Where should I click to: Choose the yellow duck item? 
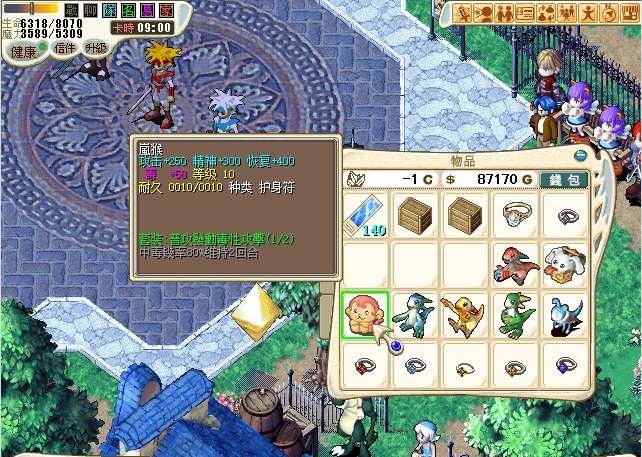point(463,314)
